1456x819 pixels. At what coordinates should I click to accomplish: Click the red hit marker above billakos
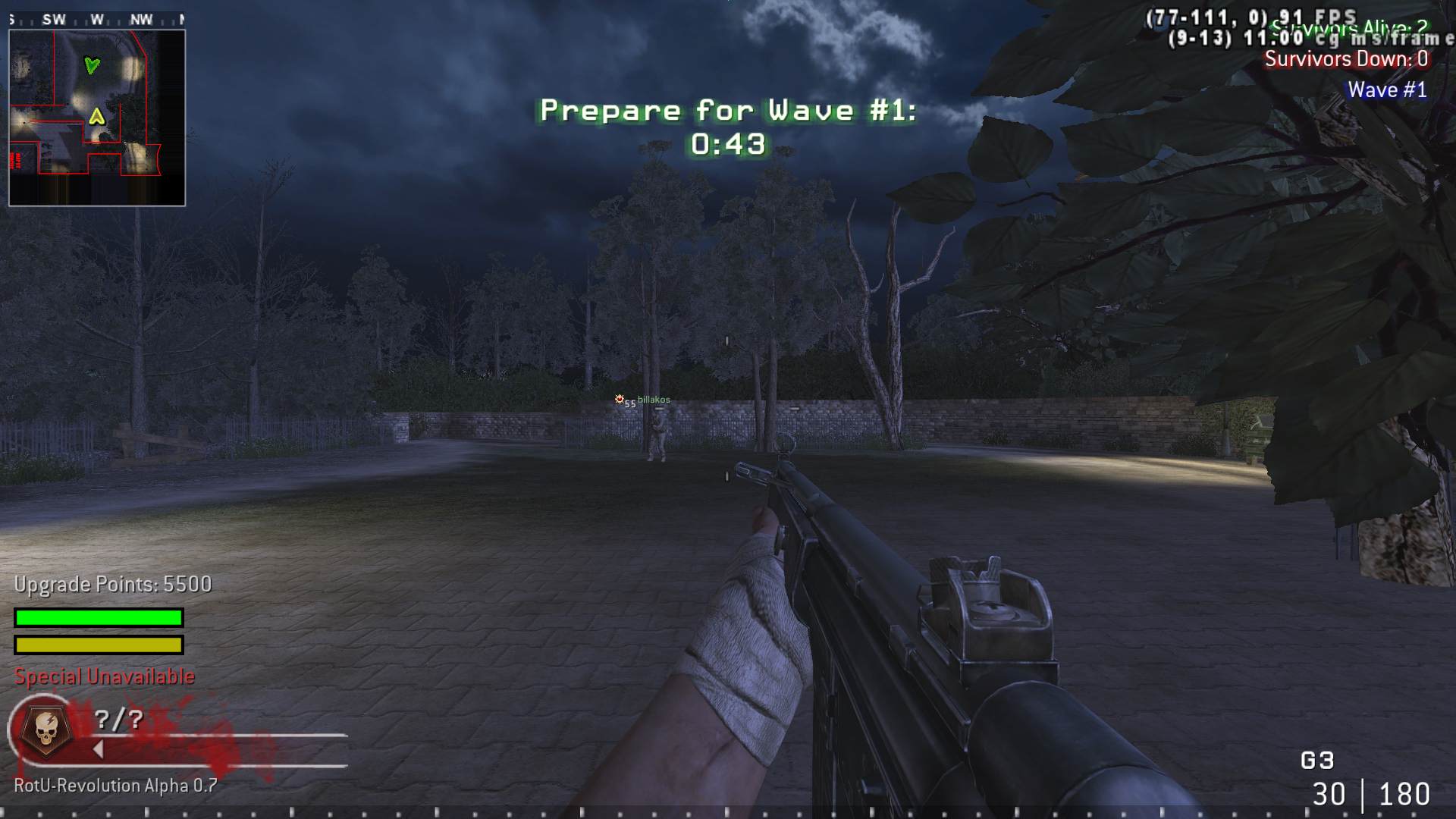click(x=620, y=398)
